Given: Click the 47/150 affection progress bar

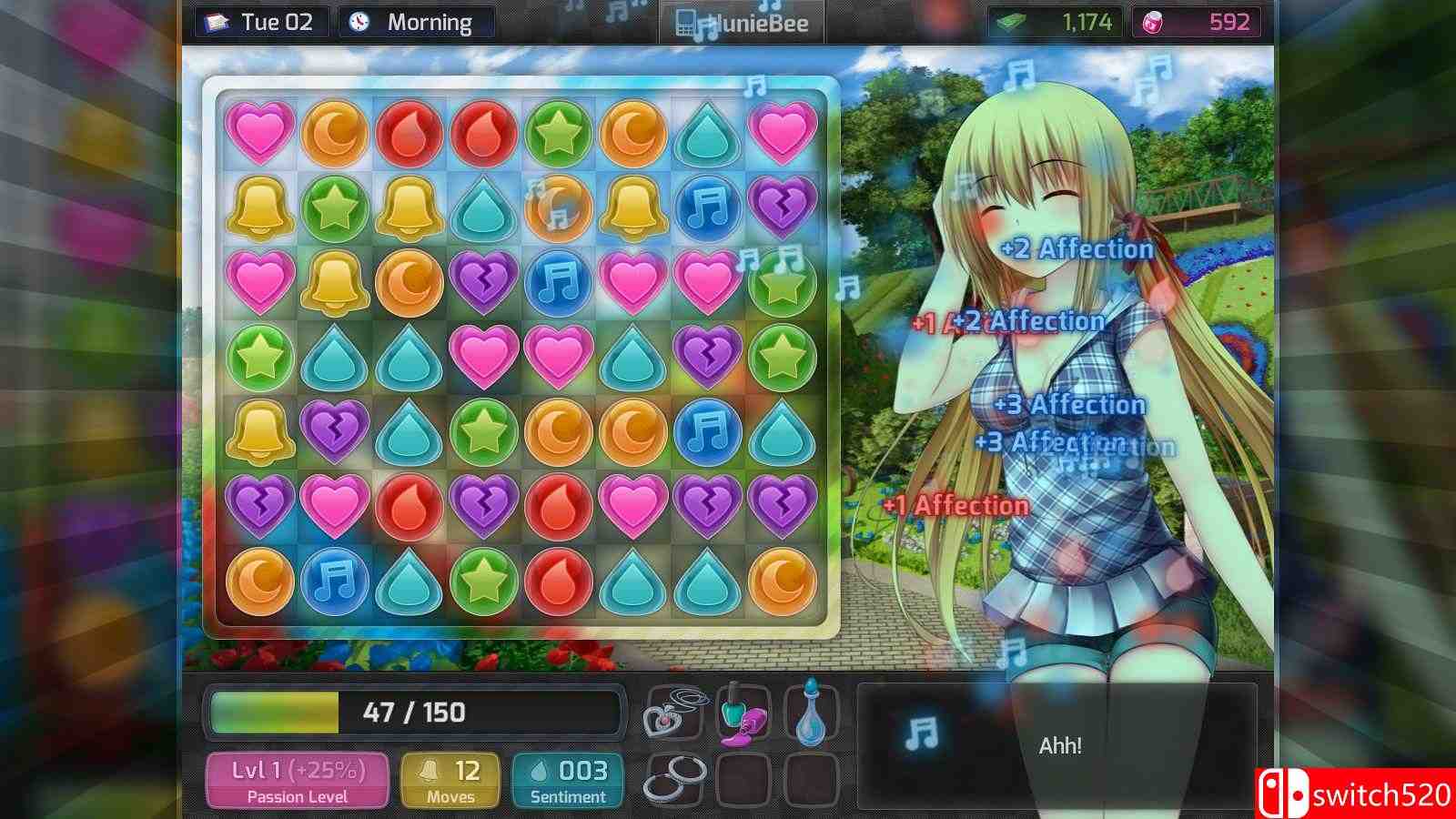Looking at the screenshot, I should click(414, 713).
